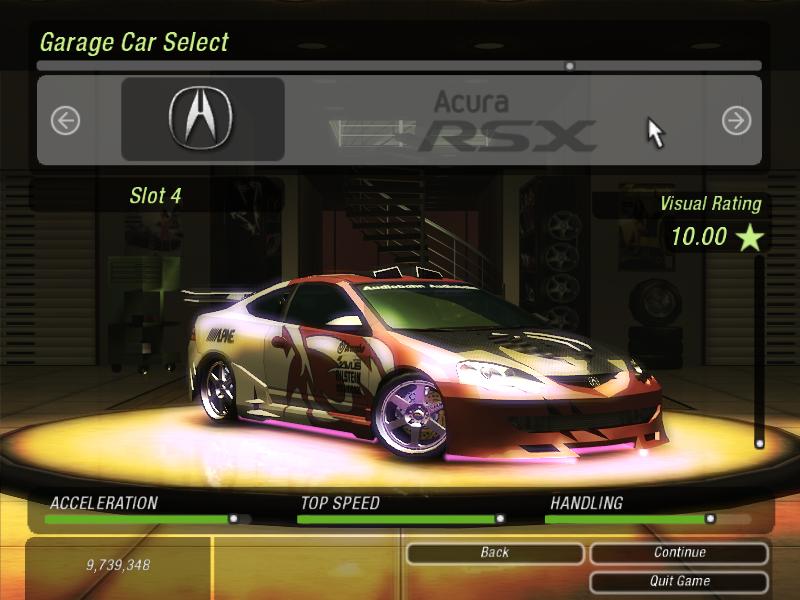Show the next car with right arrow
The image size is (800, 600).
(736, 121)
